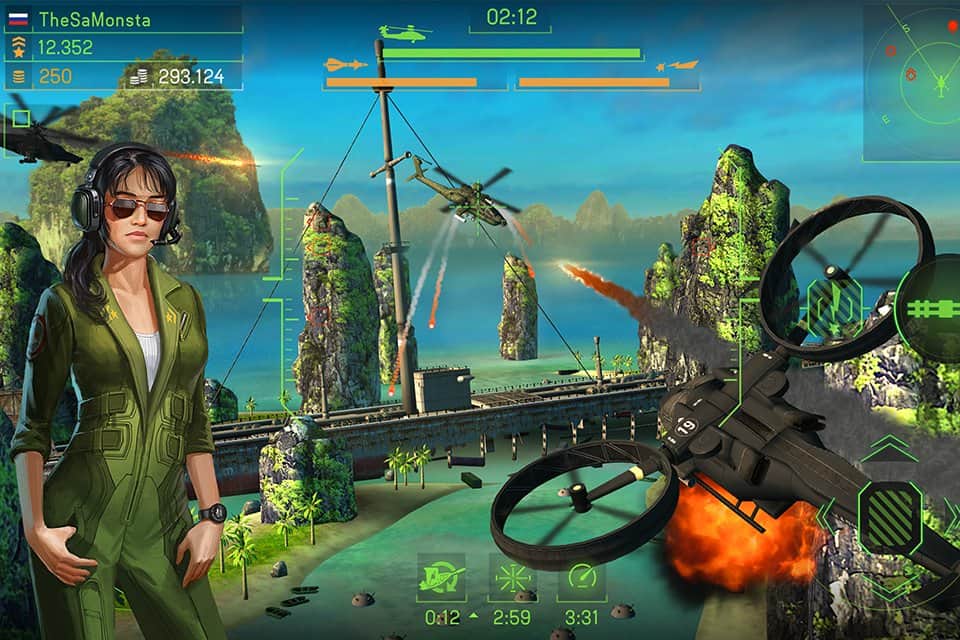Launch missiles with the rocket hexagon button
960x640 pixels.
point(833,301)
